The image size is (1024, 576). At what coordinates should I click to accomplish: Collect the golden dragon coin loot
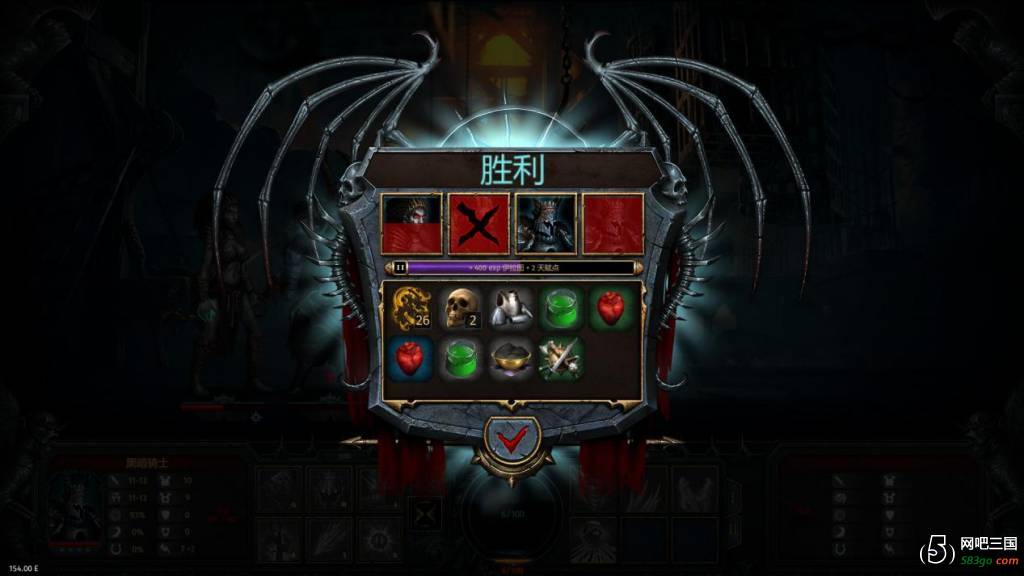[410, 308]
